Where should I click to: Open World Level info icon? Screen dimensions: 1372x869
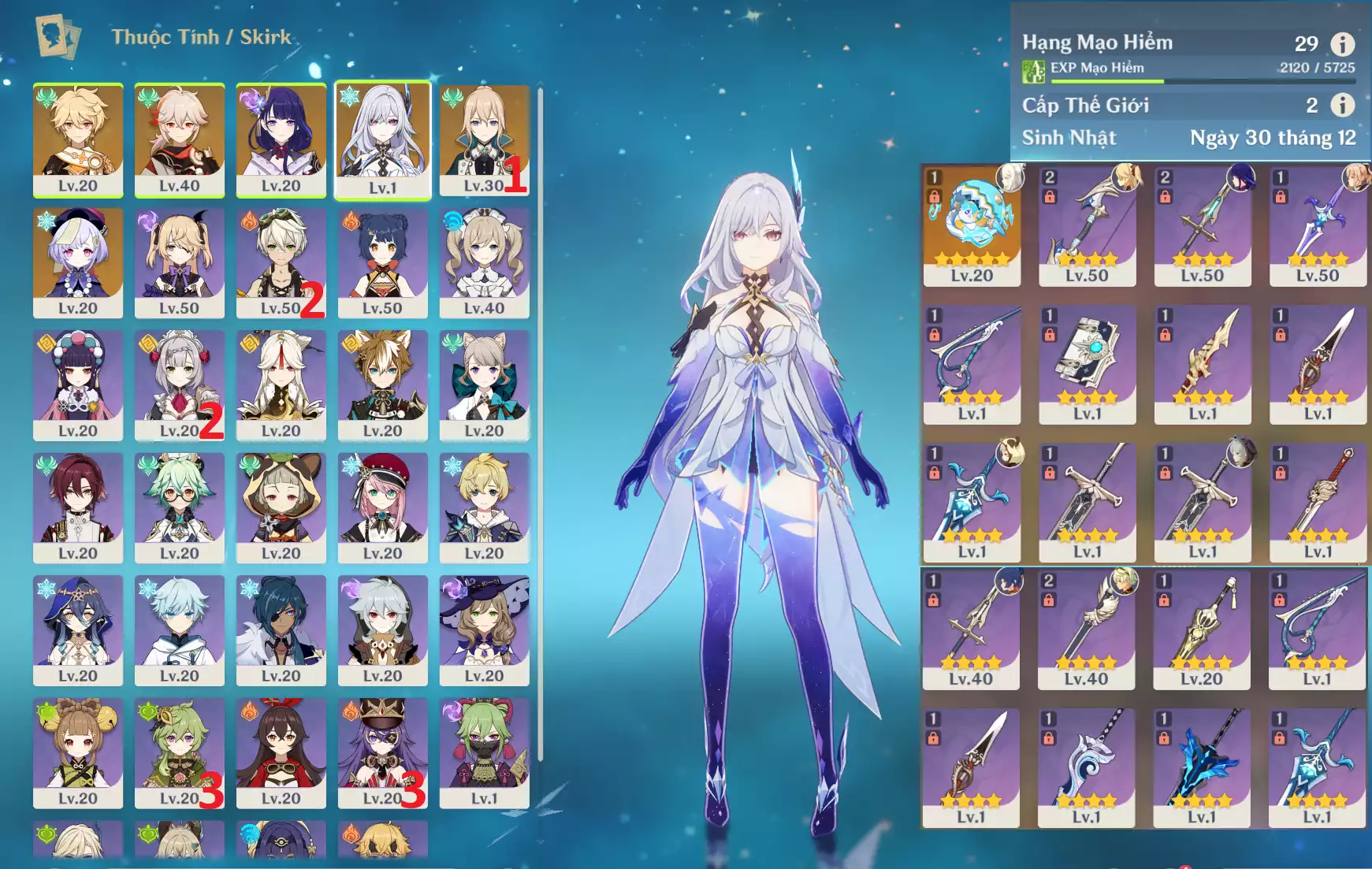(x=1342, y=105)
